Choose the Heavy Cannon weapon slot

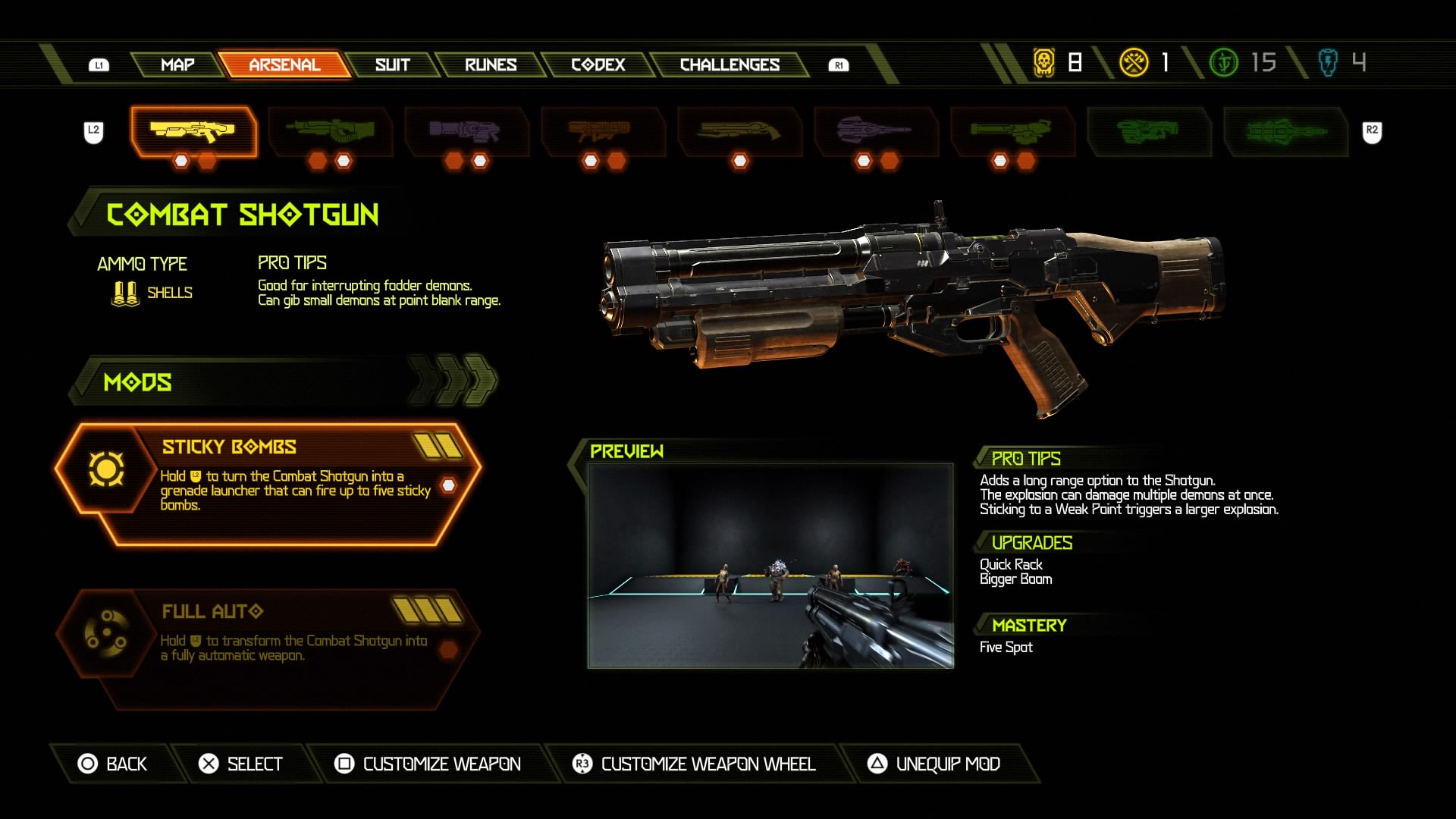pos(330,131)
